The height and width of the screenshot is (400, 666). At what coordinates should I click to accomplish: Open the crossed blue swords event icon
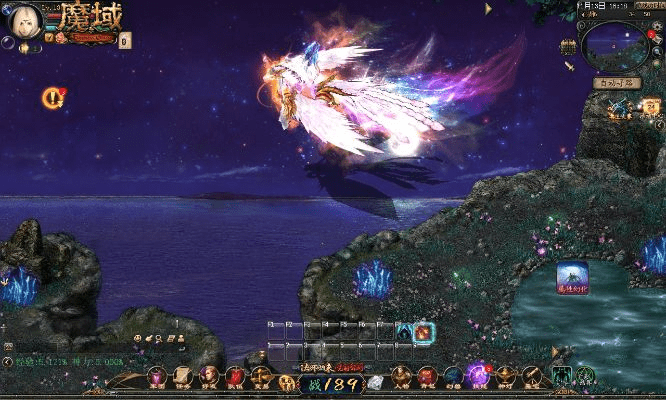tap(618, 105)
